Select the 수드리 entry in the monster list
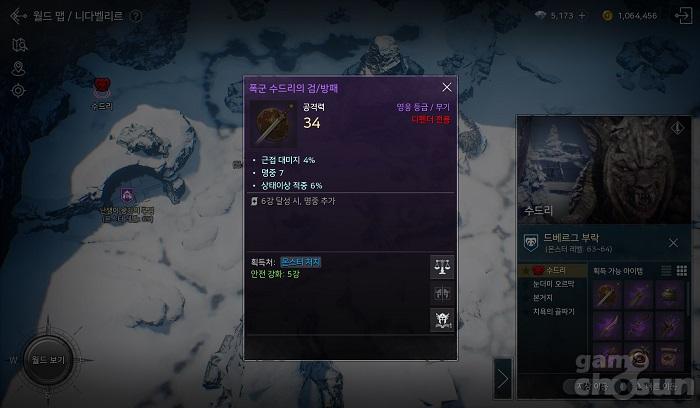Viewport: 700px width, 408px height. click(x=551, y=271)
